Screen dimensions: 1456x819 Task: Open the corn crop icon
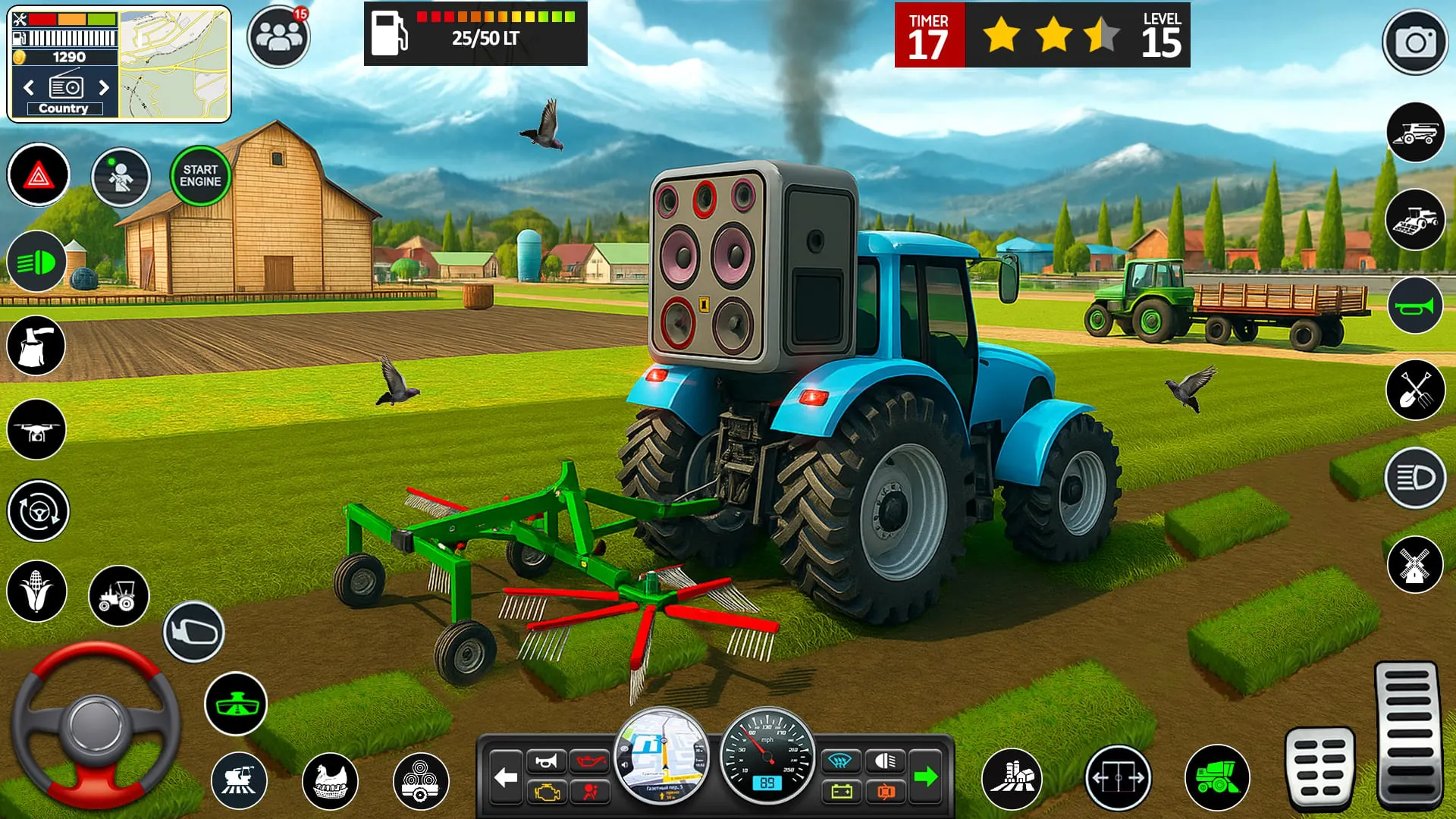pos(37,590)
